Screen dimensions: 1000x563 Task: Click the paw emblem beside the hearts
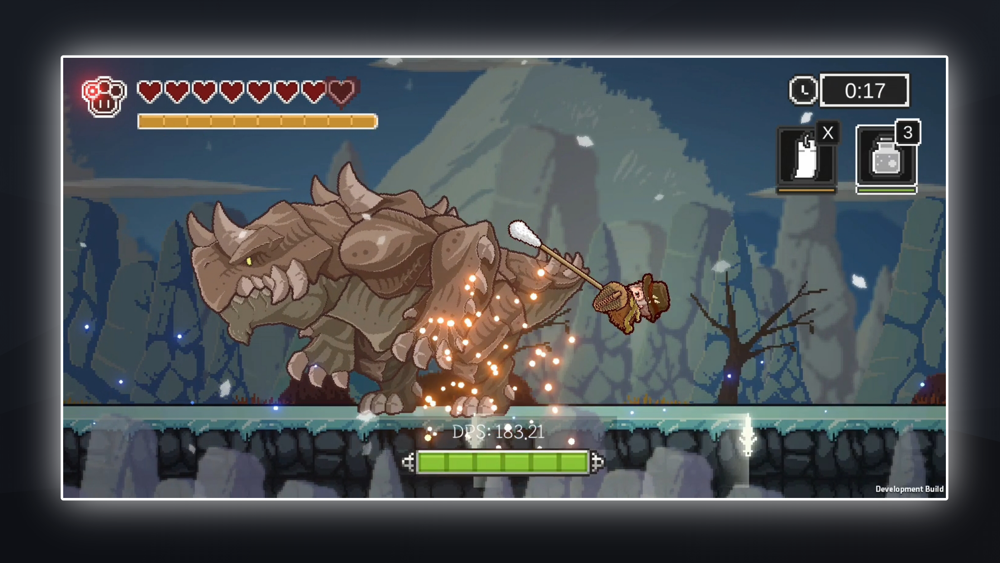click(103, 96)
